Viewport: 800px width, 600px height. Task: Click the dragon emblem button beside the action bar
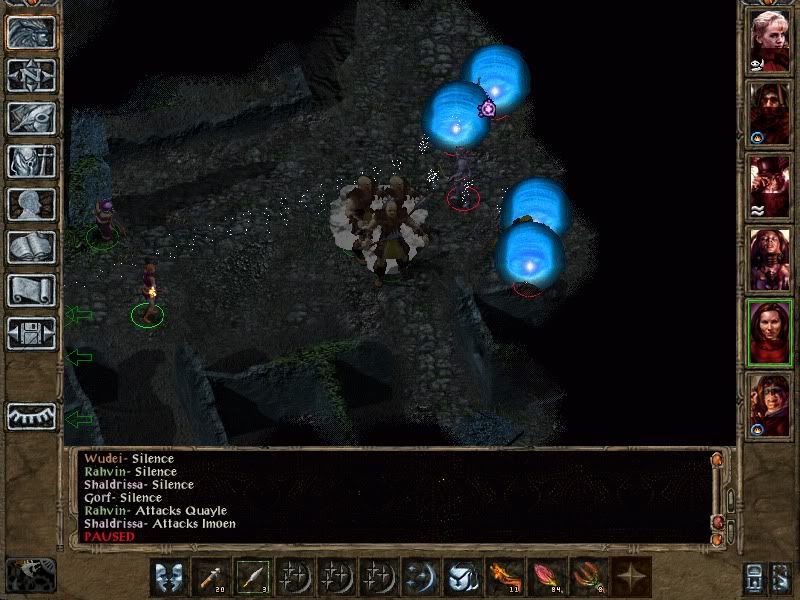[30, 574]
